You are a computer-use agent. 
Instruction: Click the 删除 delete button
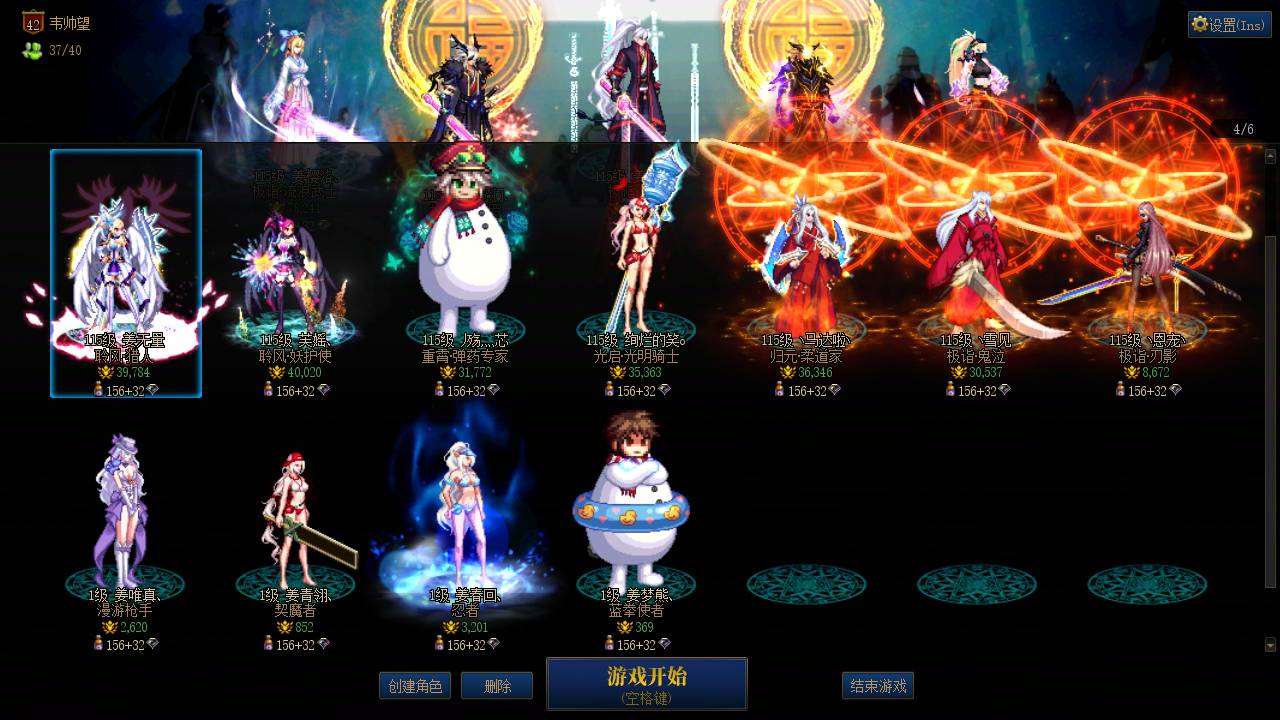(x=497, y=686)
